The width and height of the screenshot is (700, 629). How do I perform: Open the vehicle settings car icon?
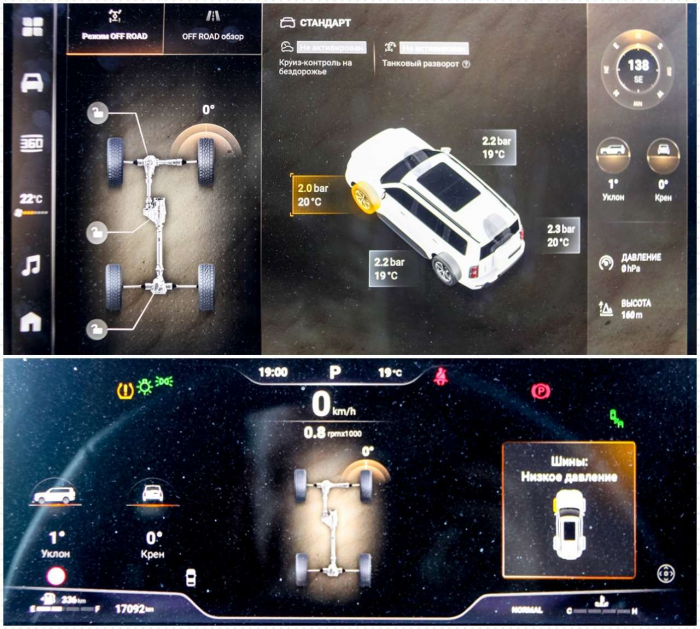click(33, 83)
